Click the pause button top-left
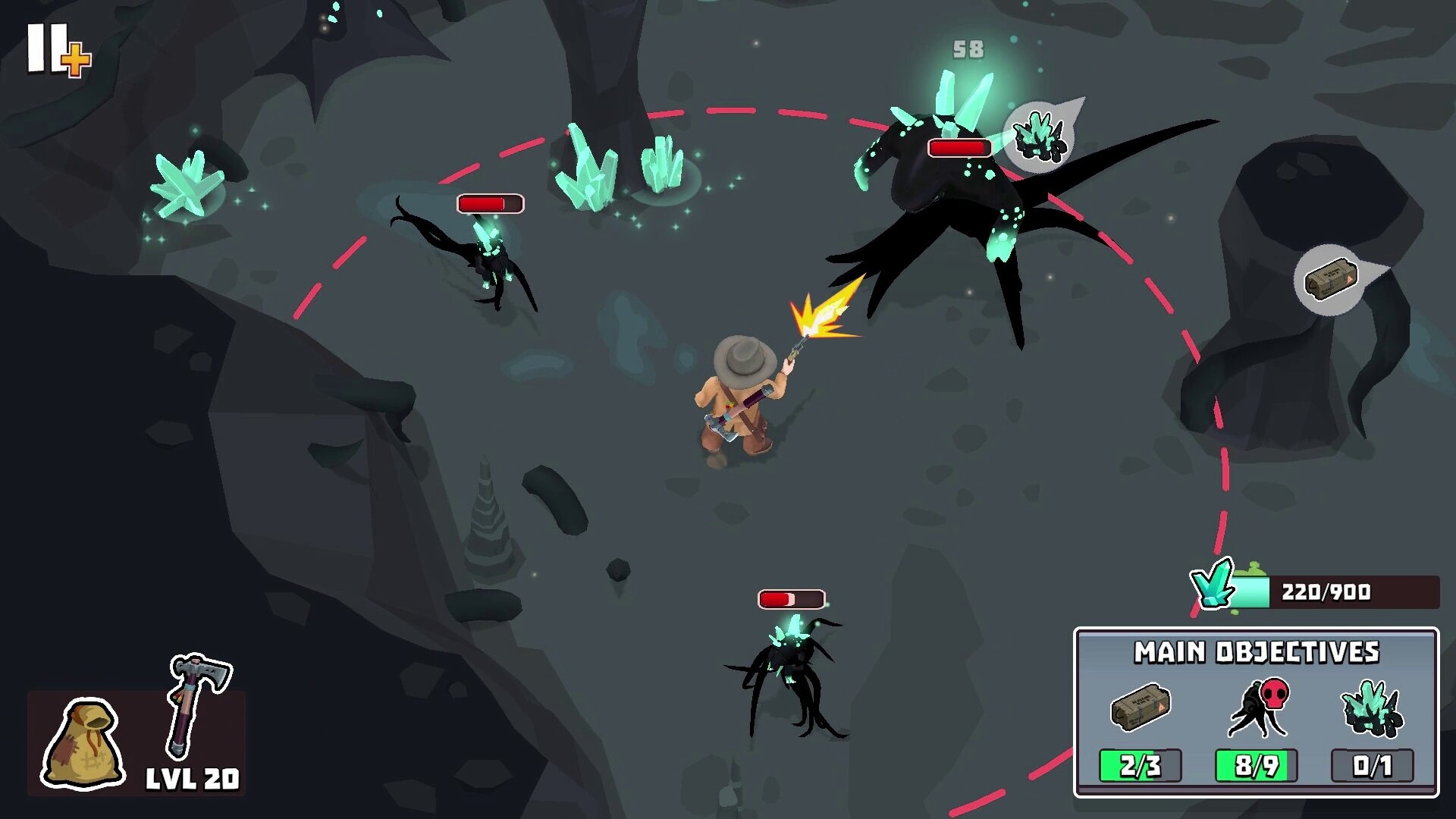Image resolution: width=1456 pixels, height=819 pixels. point(47,47)
